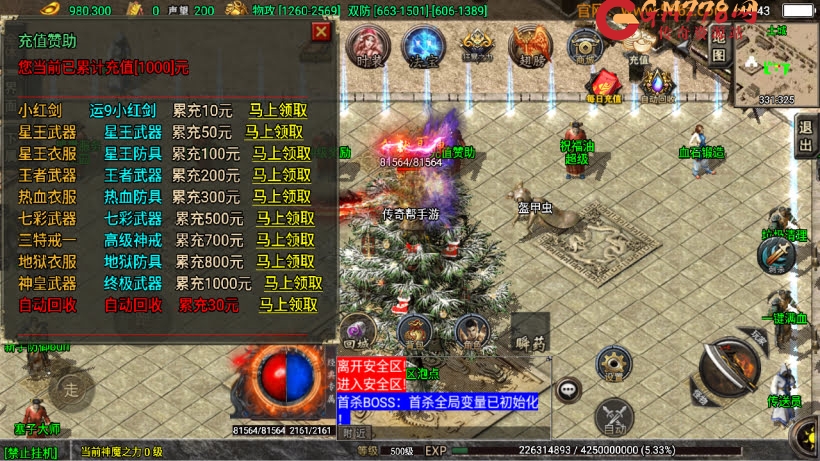
Task: Close the 充值赞助 recharge panel
Action: point(321,31)
